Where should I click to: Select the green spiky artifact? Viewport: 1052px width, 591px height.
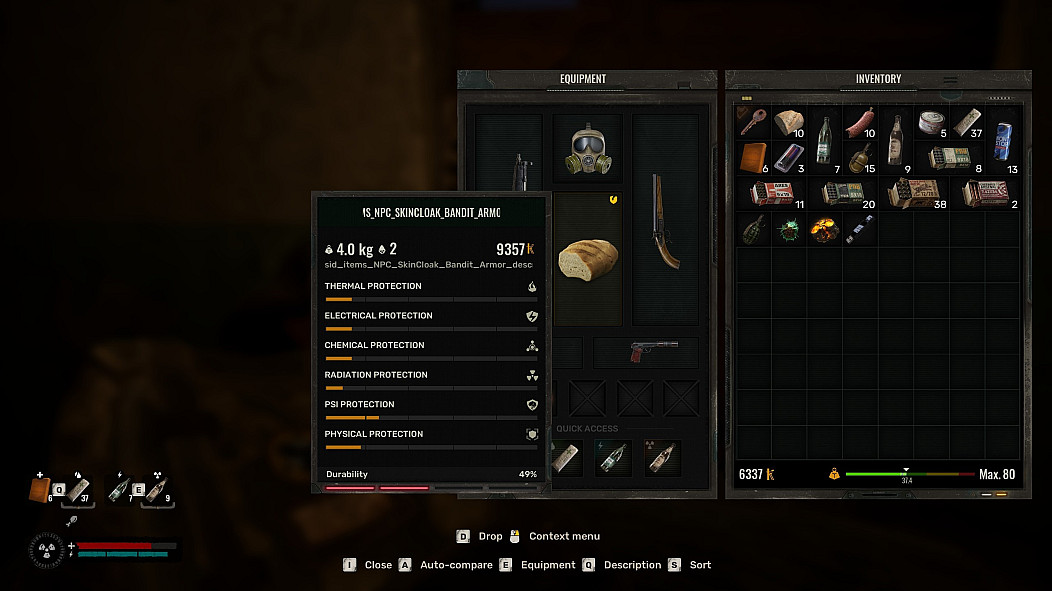click(x=789, y=229)
